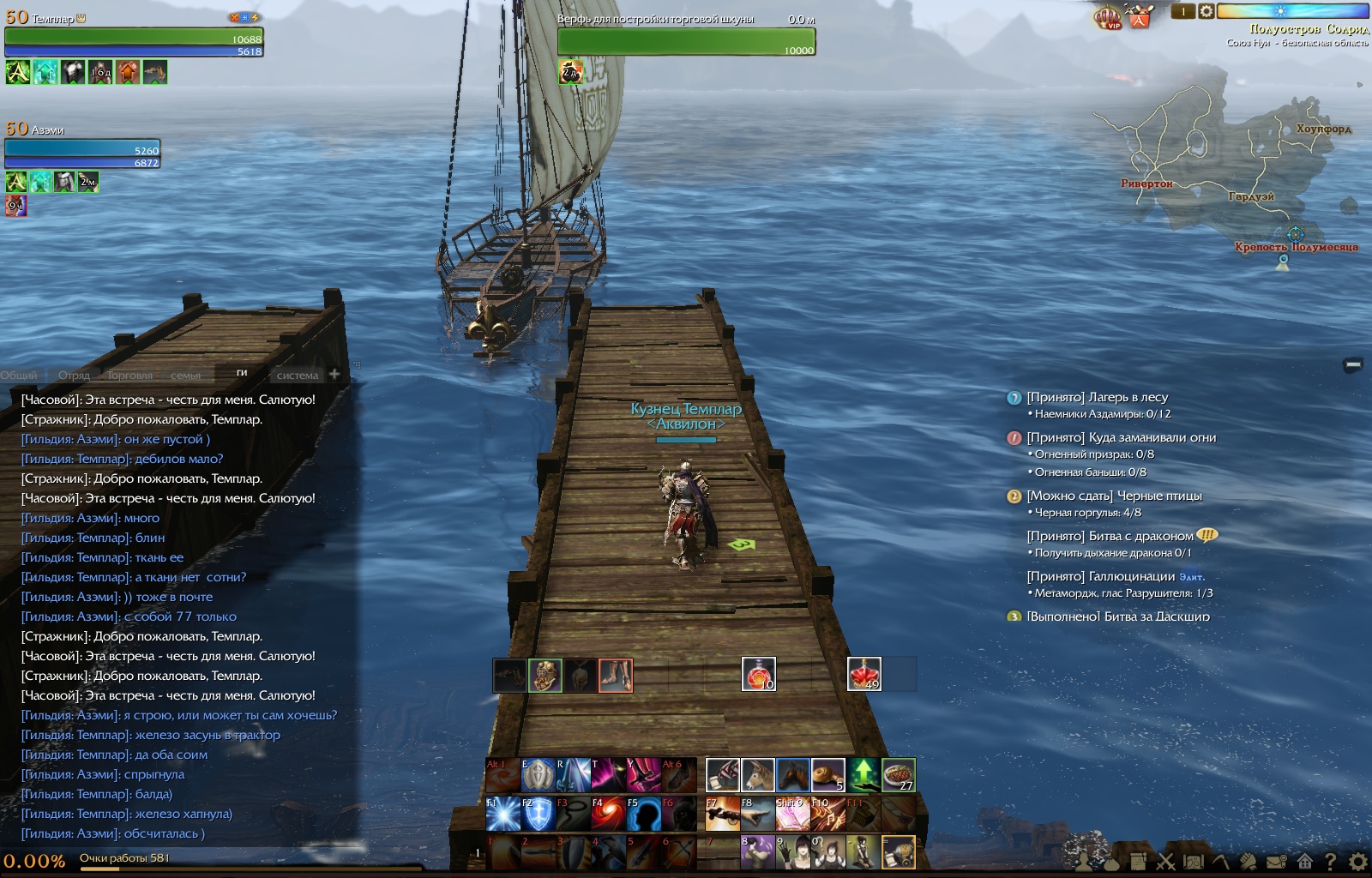Summon the donkey mount from hotbar
The height and width of the screenshot is (878, 1372).
click(757, 775)
